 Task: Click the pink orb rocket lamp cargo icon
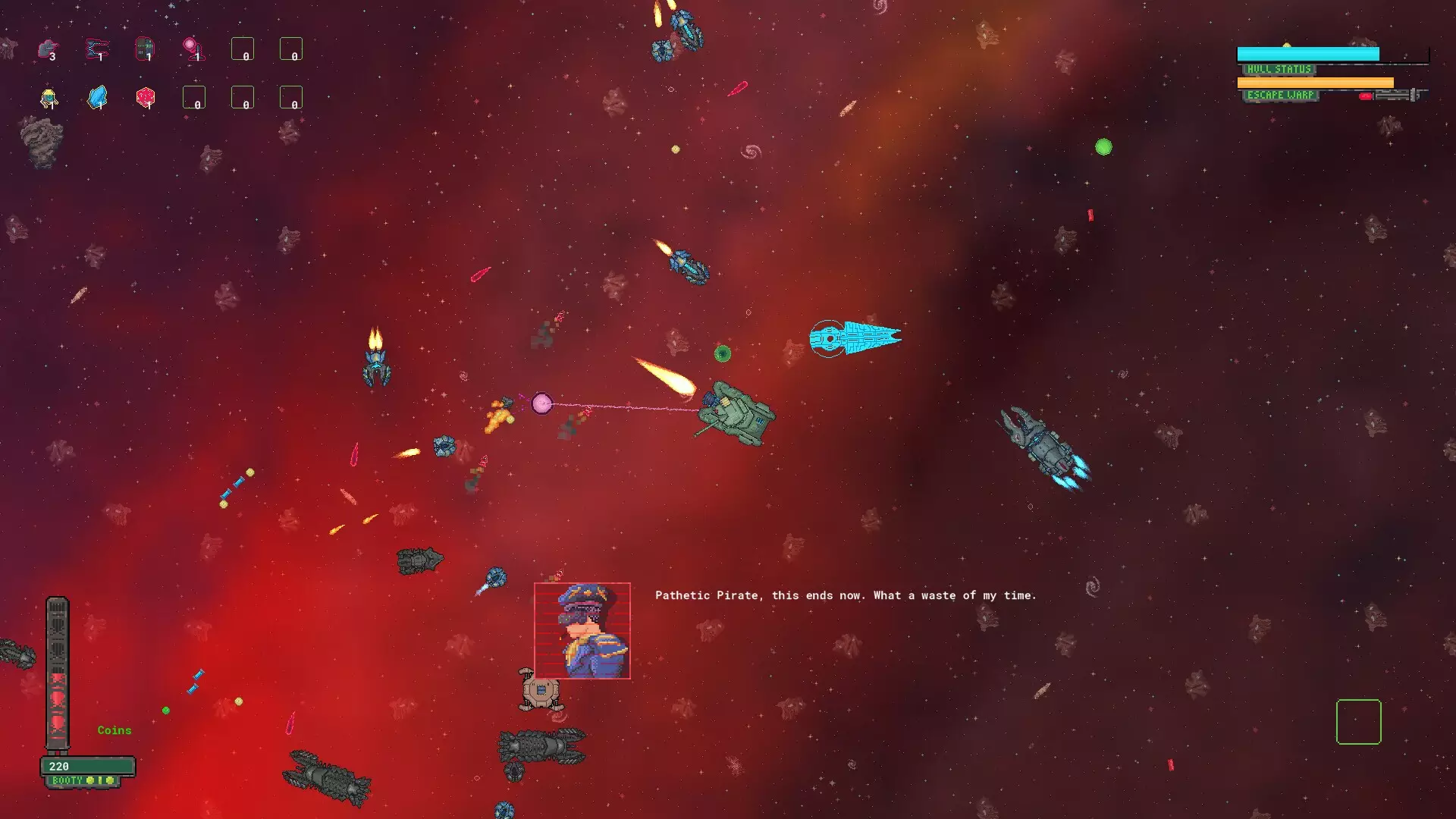coord(193,47)
